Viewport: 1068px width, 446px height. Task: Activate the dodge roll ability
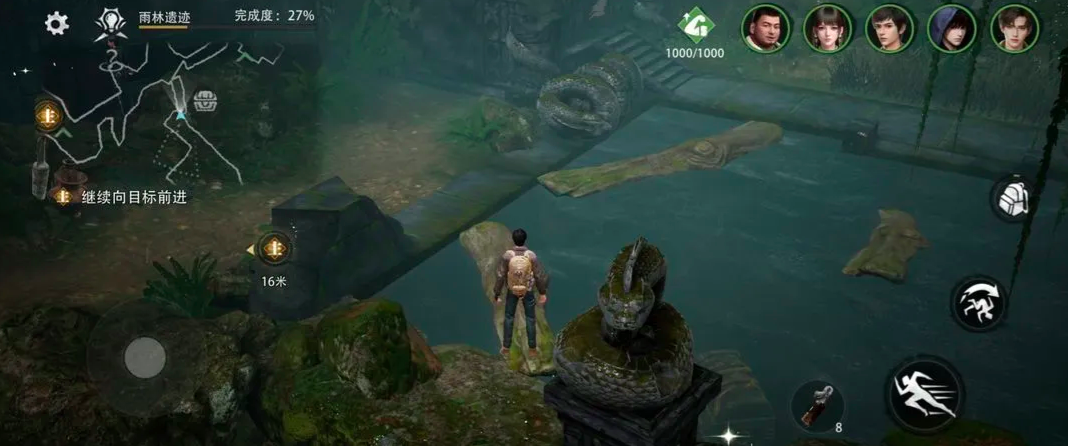tap(977, 304)
